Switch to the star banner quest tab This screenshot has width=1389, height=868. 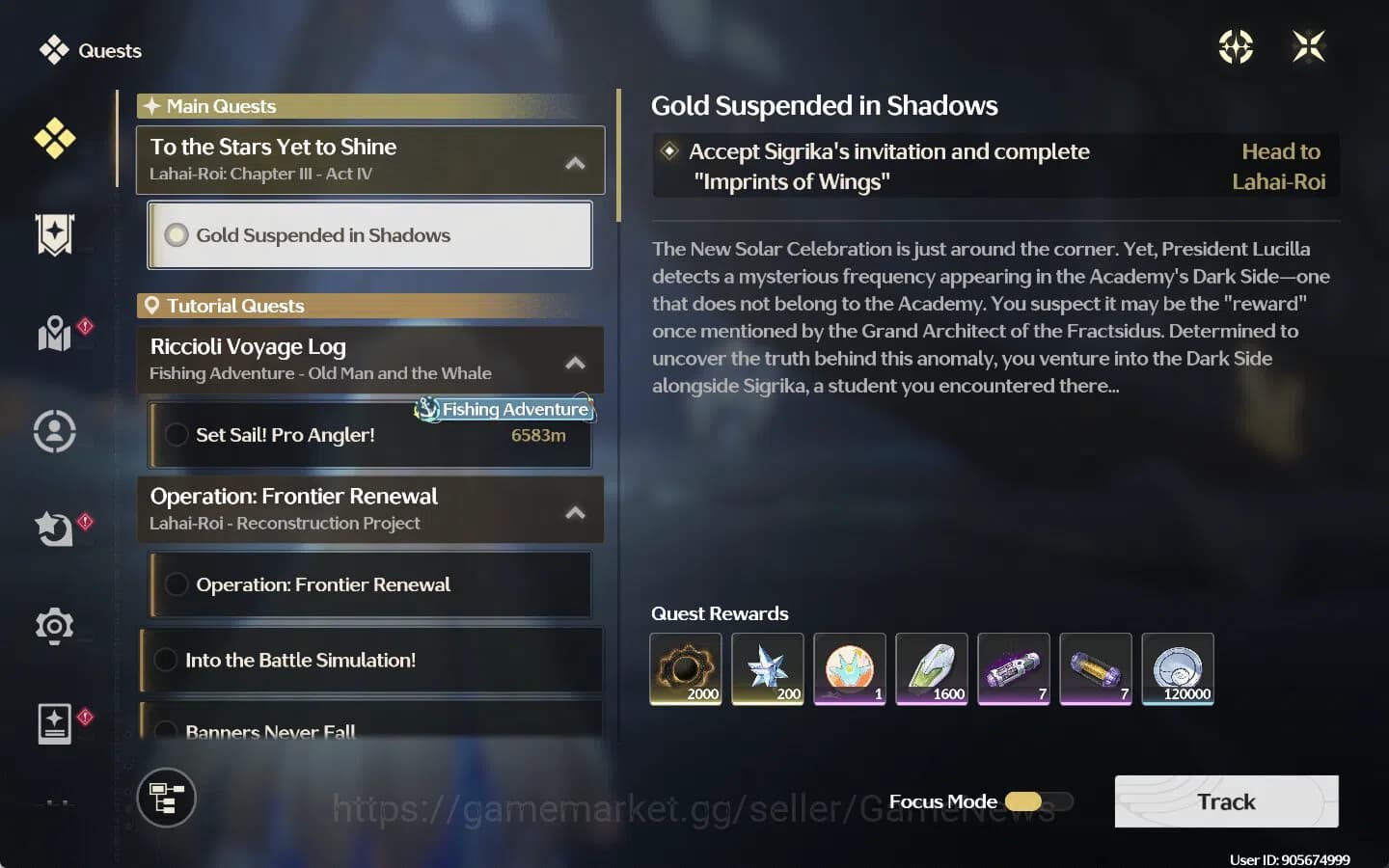(x=55, y=234)
